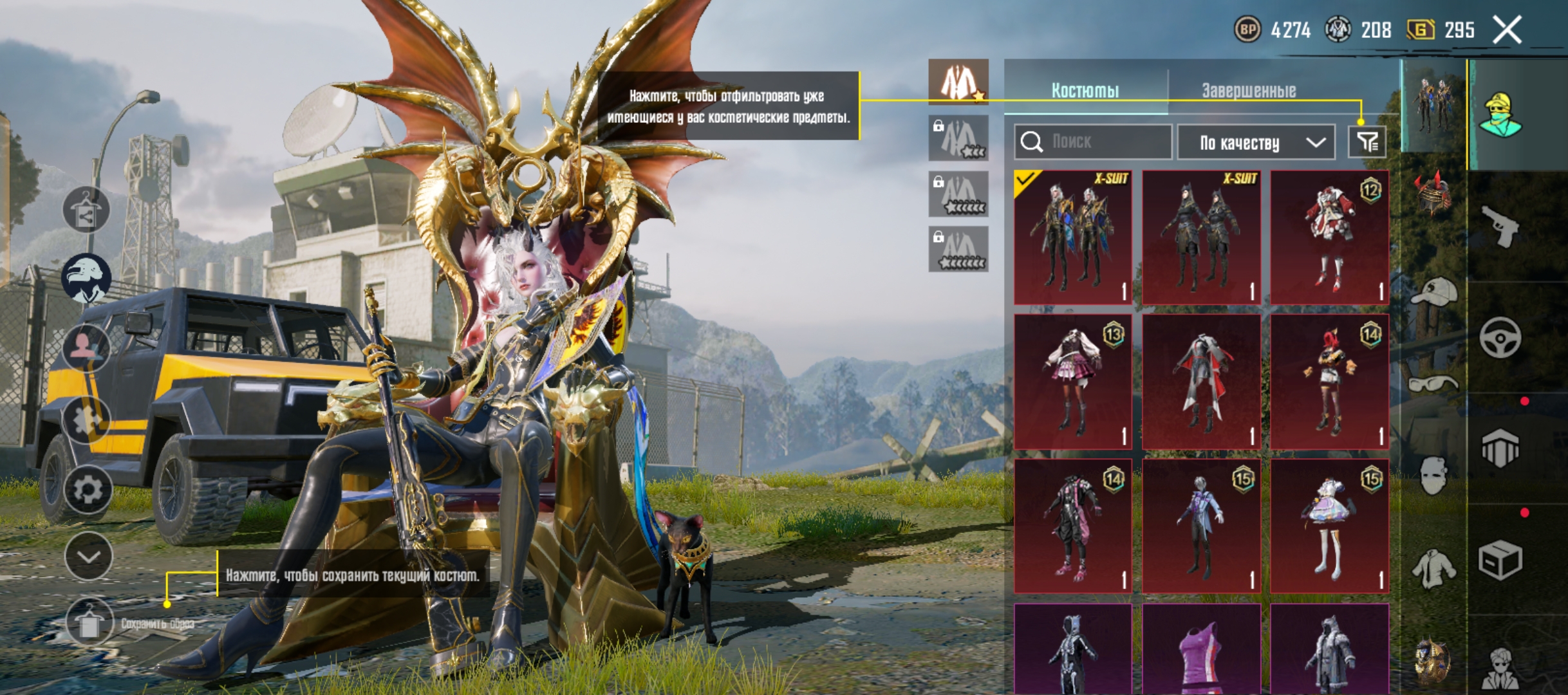Click the Поиск search field
This screenshot has width=1568, height=695.
coord(1092,142)
